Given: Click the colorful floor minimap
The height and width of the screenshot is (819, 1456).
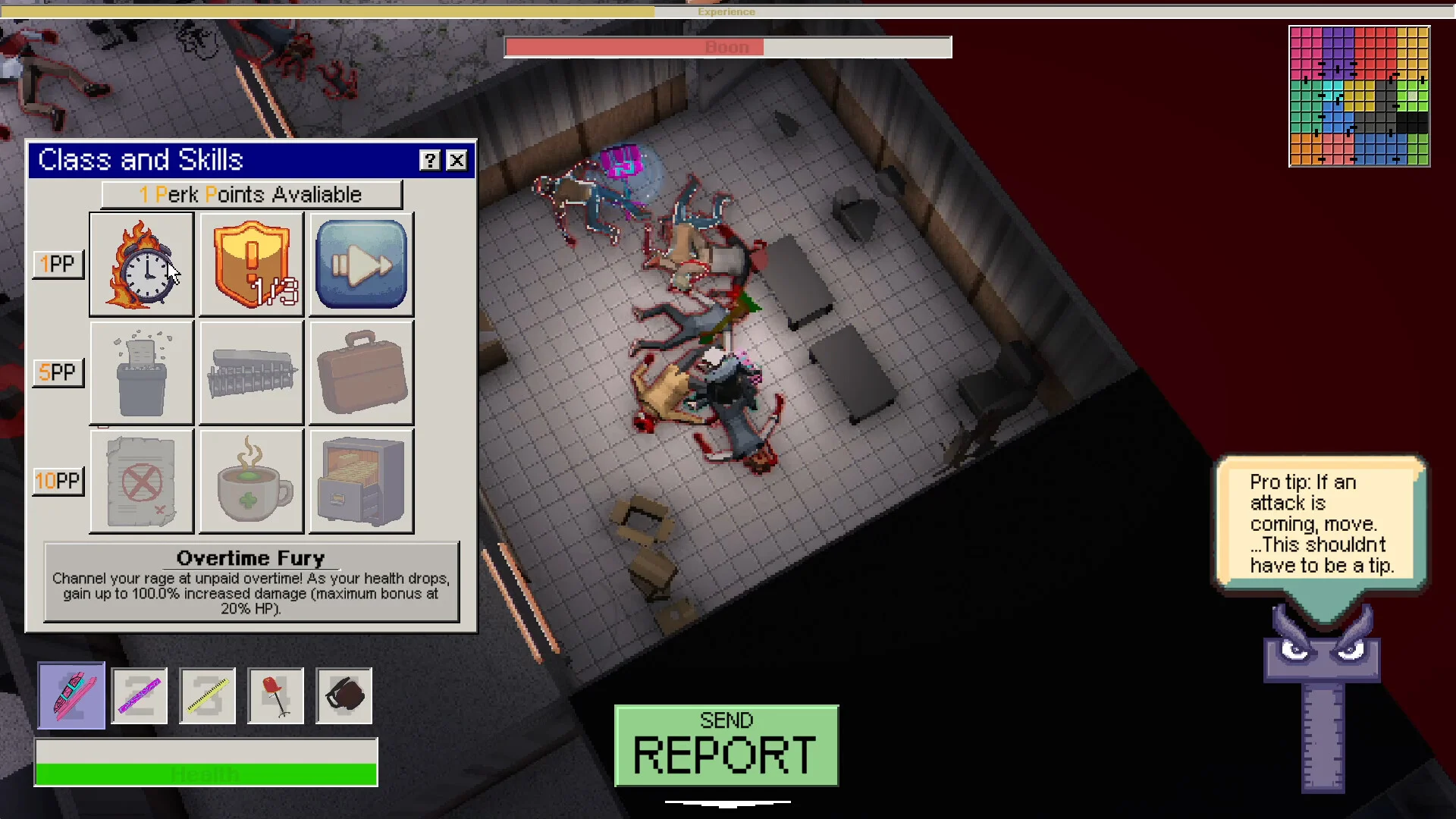Looking at the screenshot, I should click(x=1359, y=96).
